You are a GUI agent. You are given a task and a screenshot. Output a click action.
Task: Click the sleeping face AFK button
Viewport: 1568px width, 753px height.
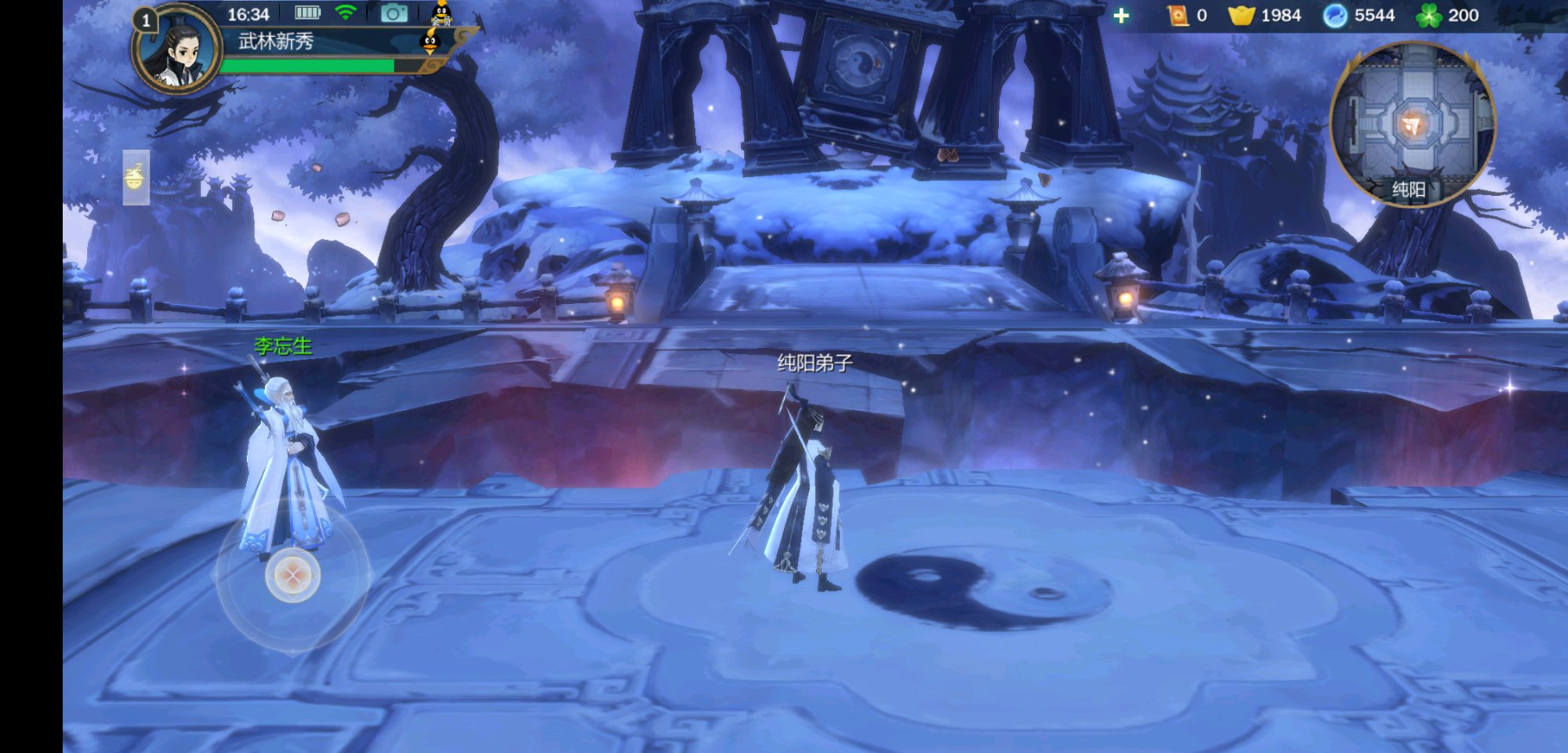(135, 177)
